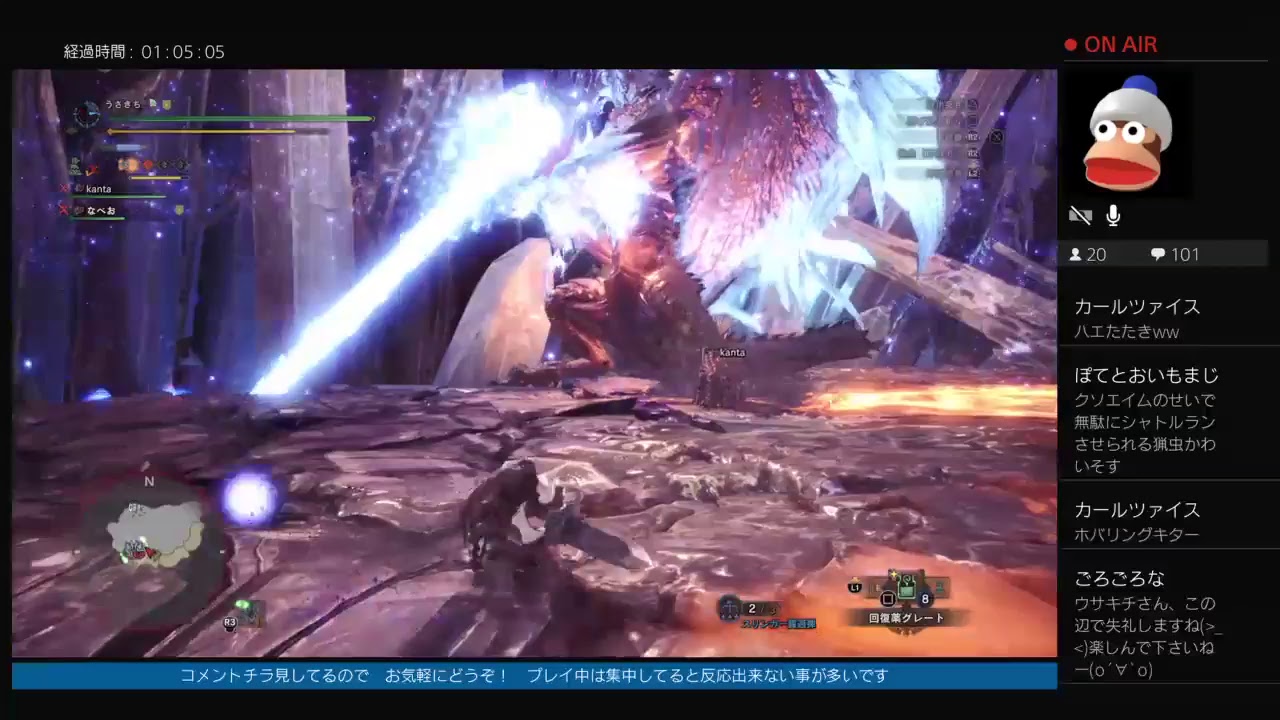Click the streamer's monkey avatar thumbnail
Image resolution: width=1280 pixels, height=720 pixels.
(1128, 133)
